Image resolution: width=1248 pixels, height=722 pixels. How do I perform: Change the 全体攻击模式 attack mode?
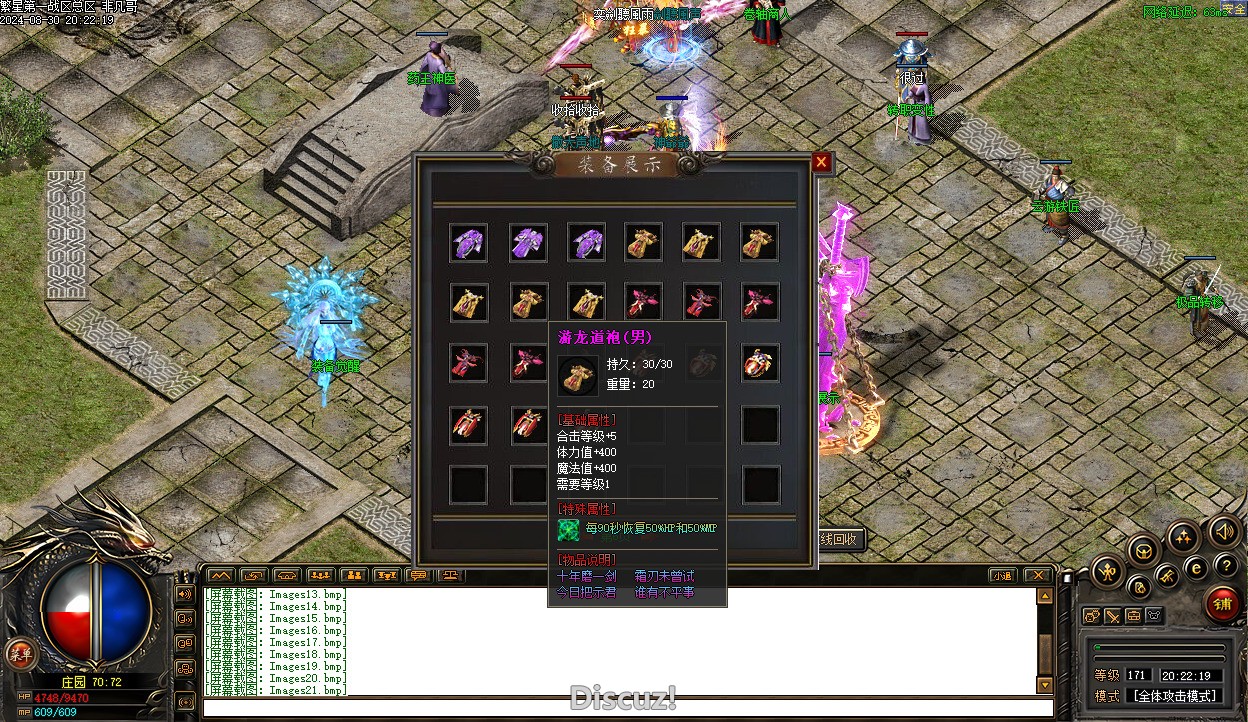(1174, 695)
